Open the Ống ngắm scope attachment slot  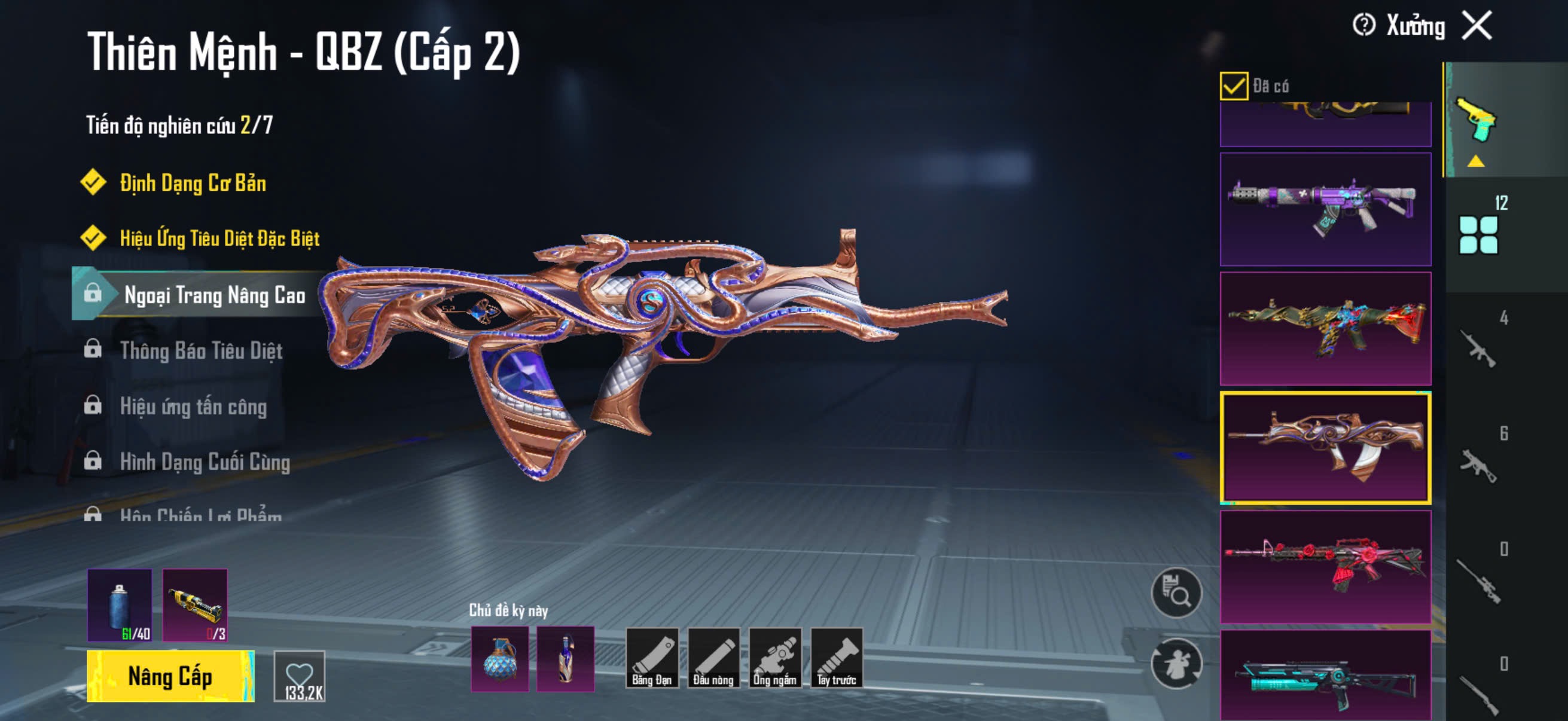(x=774, y=657)
